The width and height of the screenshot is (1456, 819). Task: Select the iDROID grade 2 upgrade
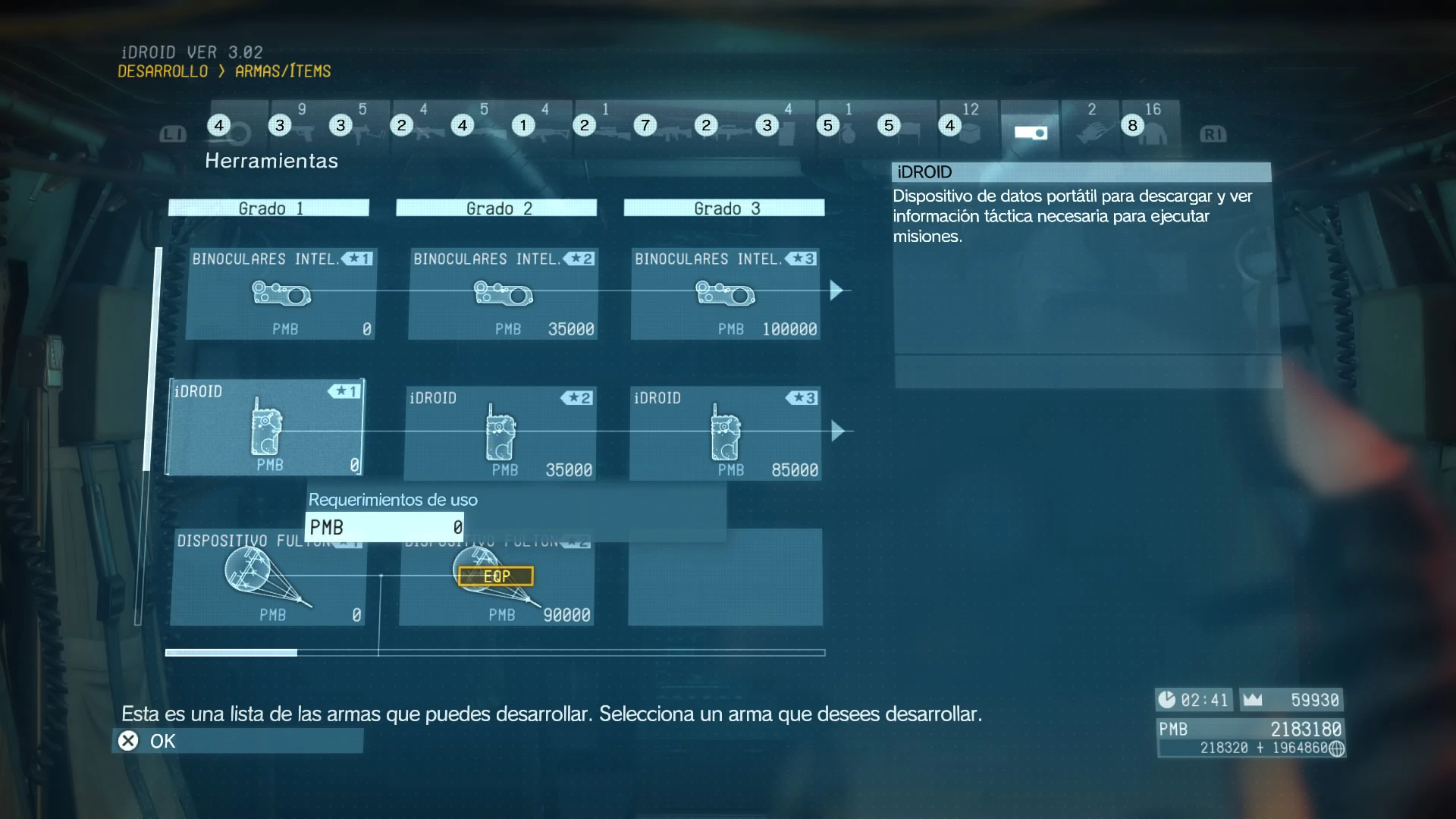click(x=500, y=433)
